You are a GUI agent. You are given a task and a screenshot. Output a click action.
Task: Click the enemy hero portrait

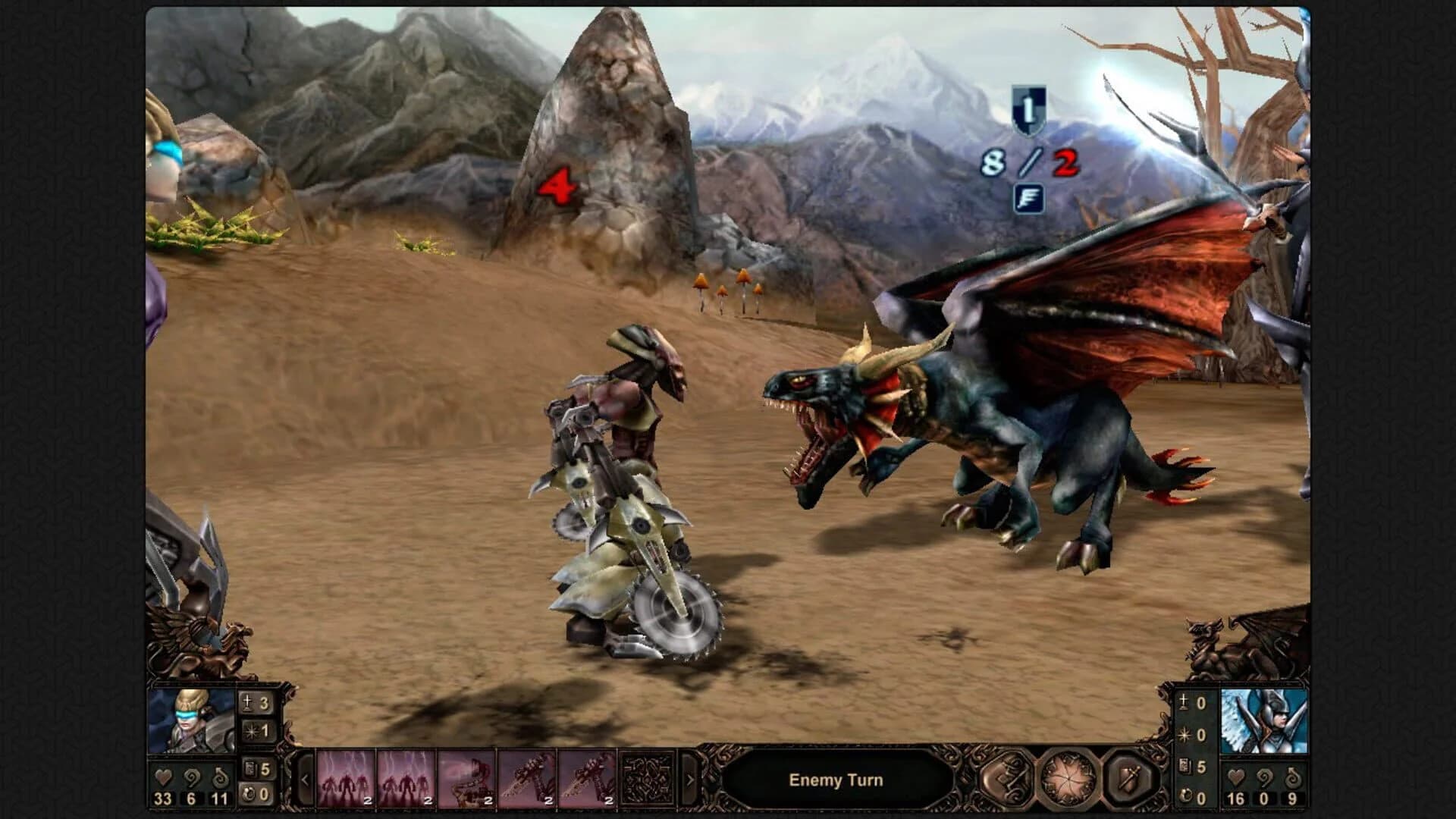click(1265, 720)
